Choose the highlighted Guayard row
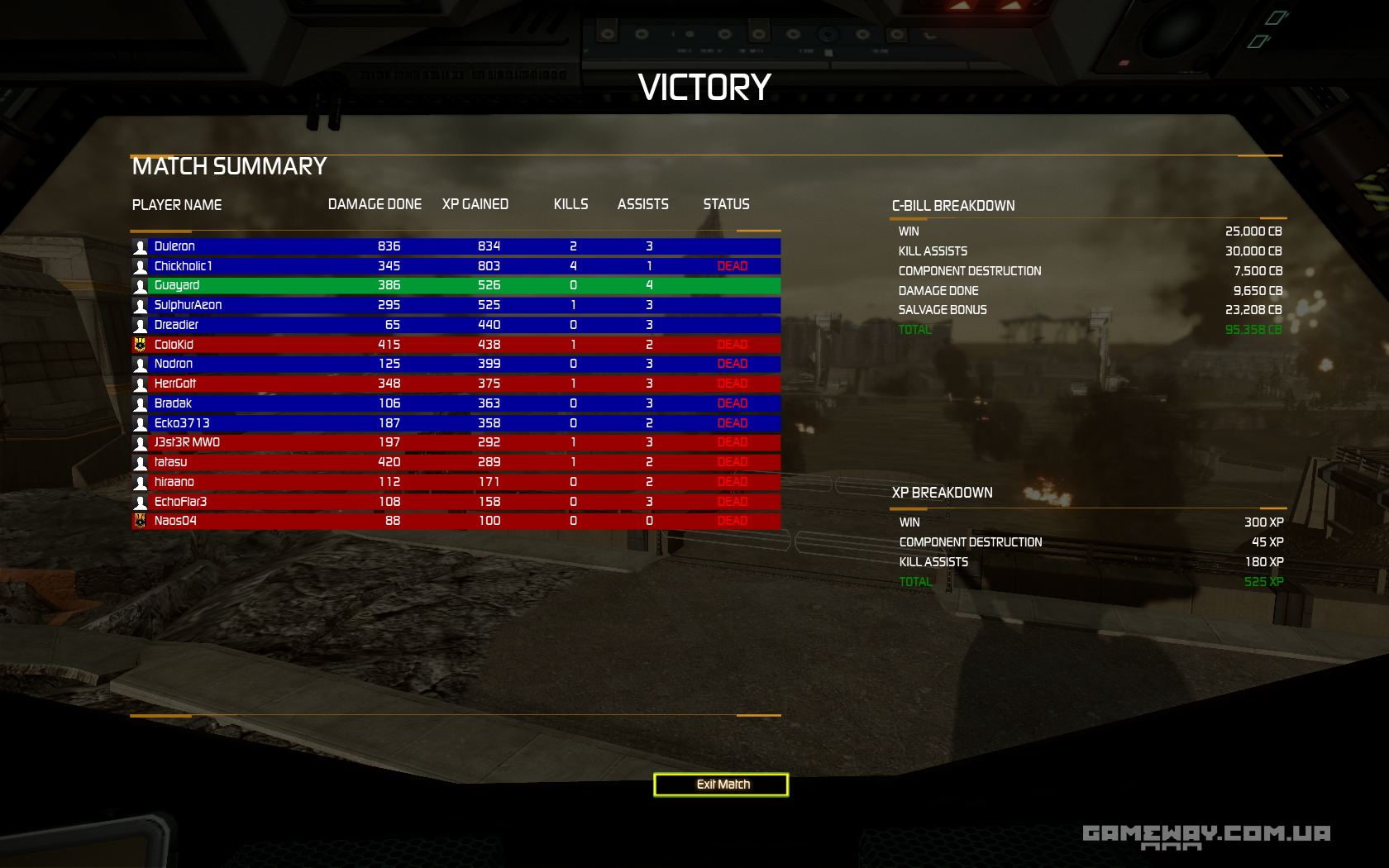This screenshot has width=1389, height=868. pos(455,285)
